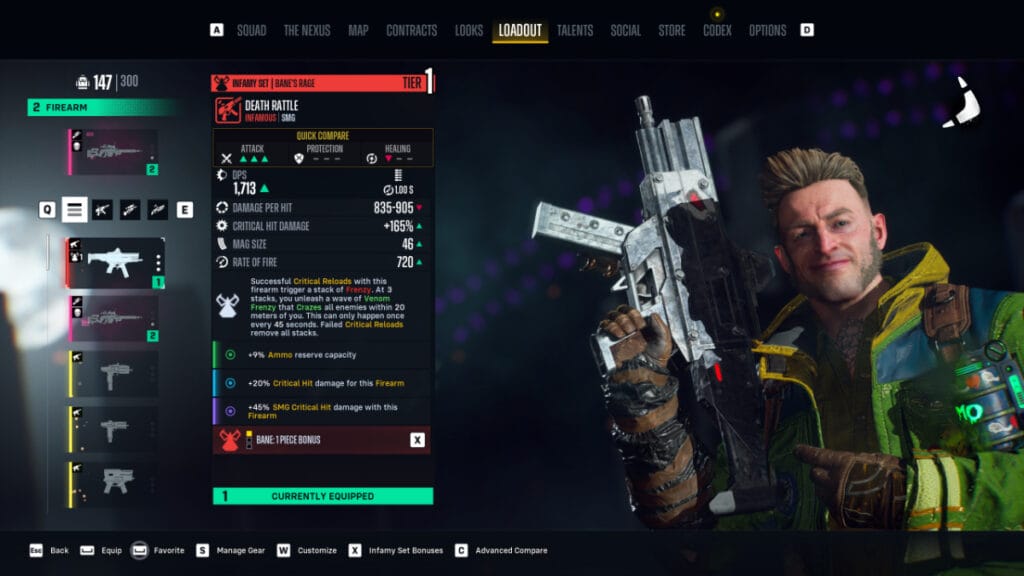This screenshot has width=1024, height=576.
Task: Open the Map tab
Action: click(358, 30)
